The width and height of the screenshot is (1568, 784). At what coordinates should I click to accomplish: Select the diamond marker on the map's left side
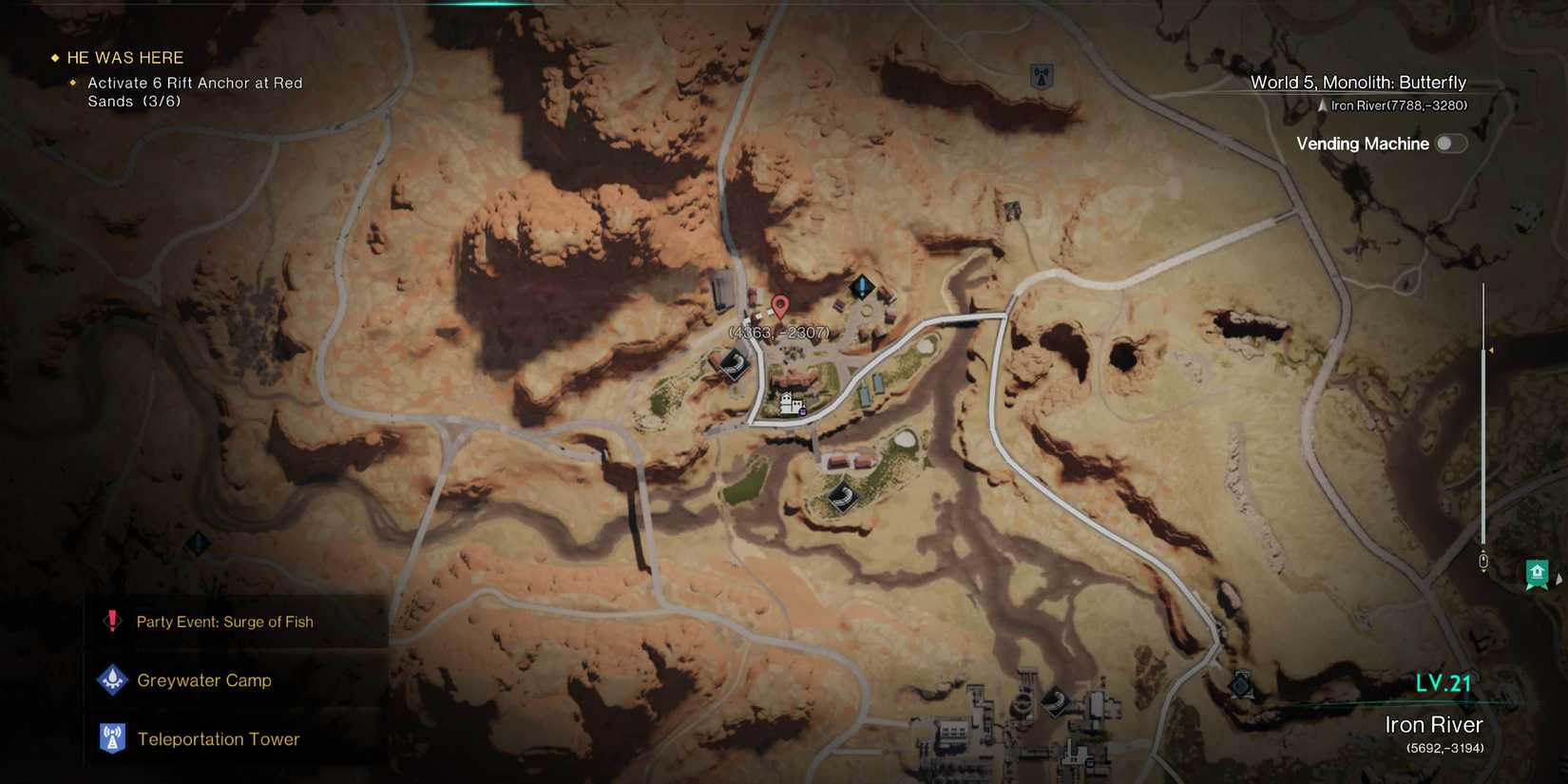pos(198,544)
